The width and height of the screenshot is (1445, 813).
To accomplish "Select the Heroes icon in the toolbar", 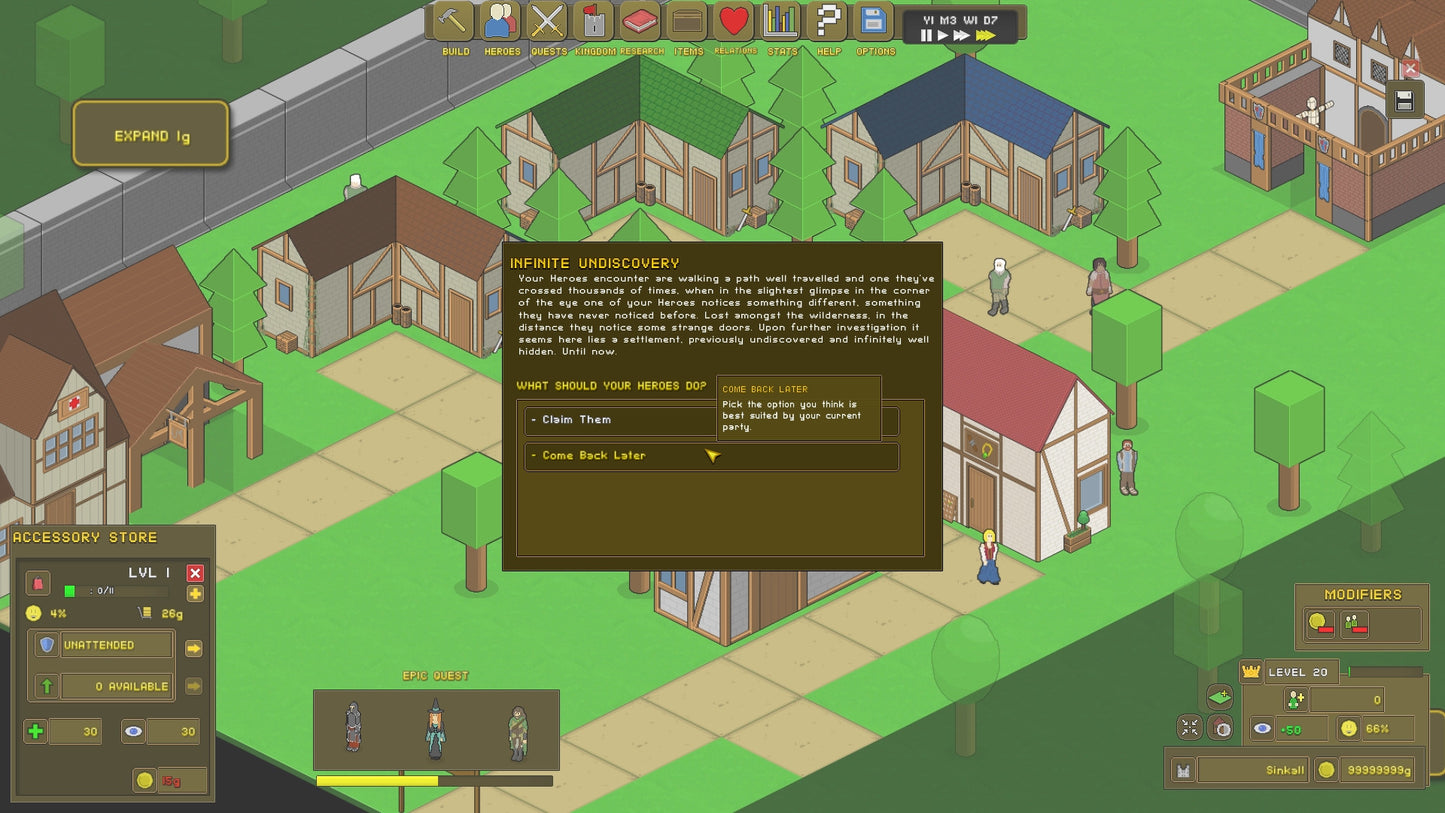I will tap(501, 22).
